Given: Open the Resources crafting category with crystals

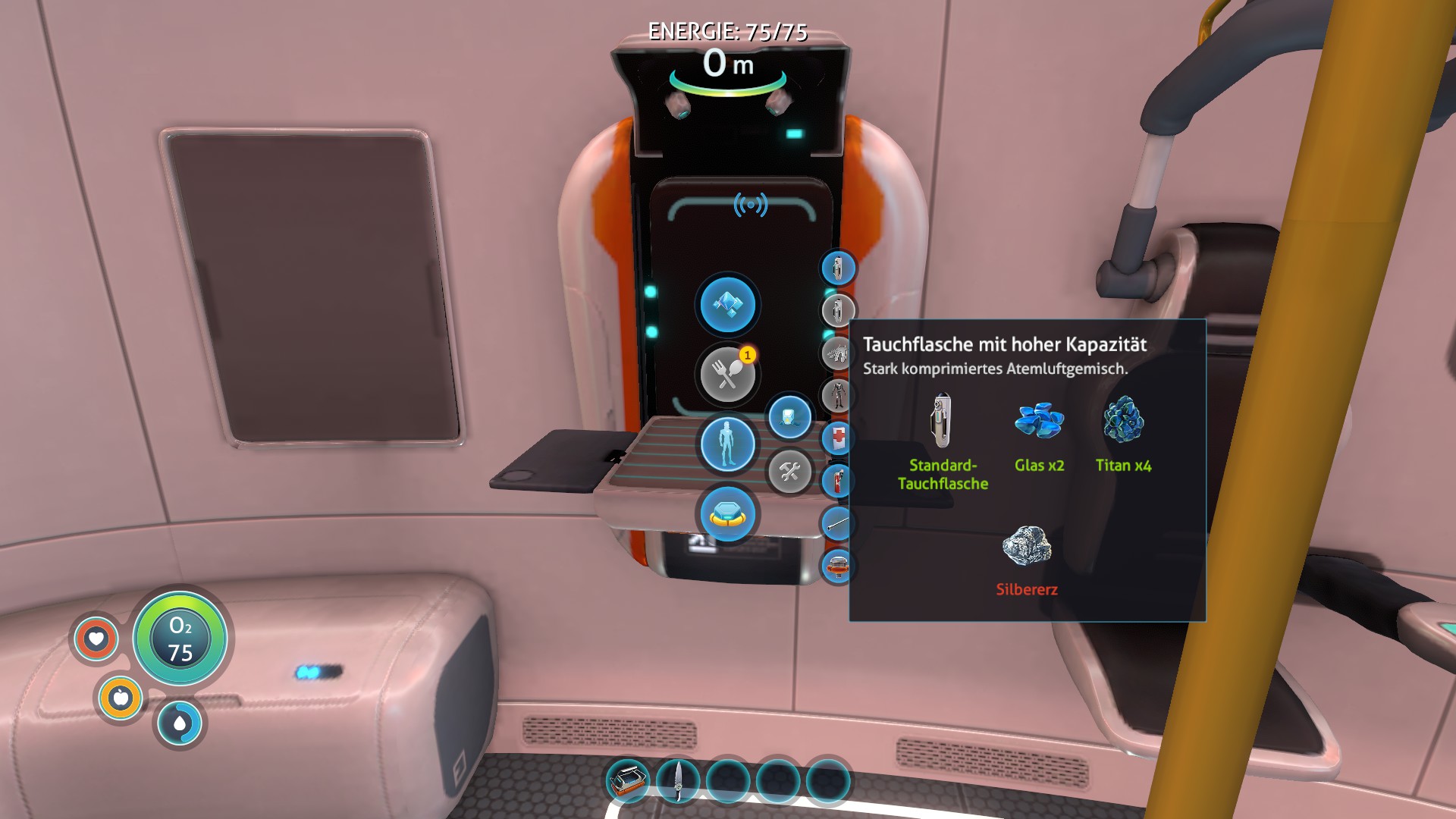Looking at the screenshot, I should point(727,305).
